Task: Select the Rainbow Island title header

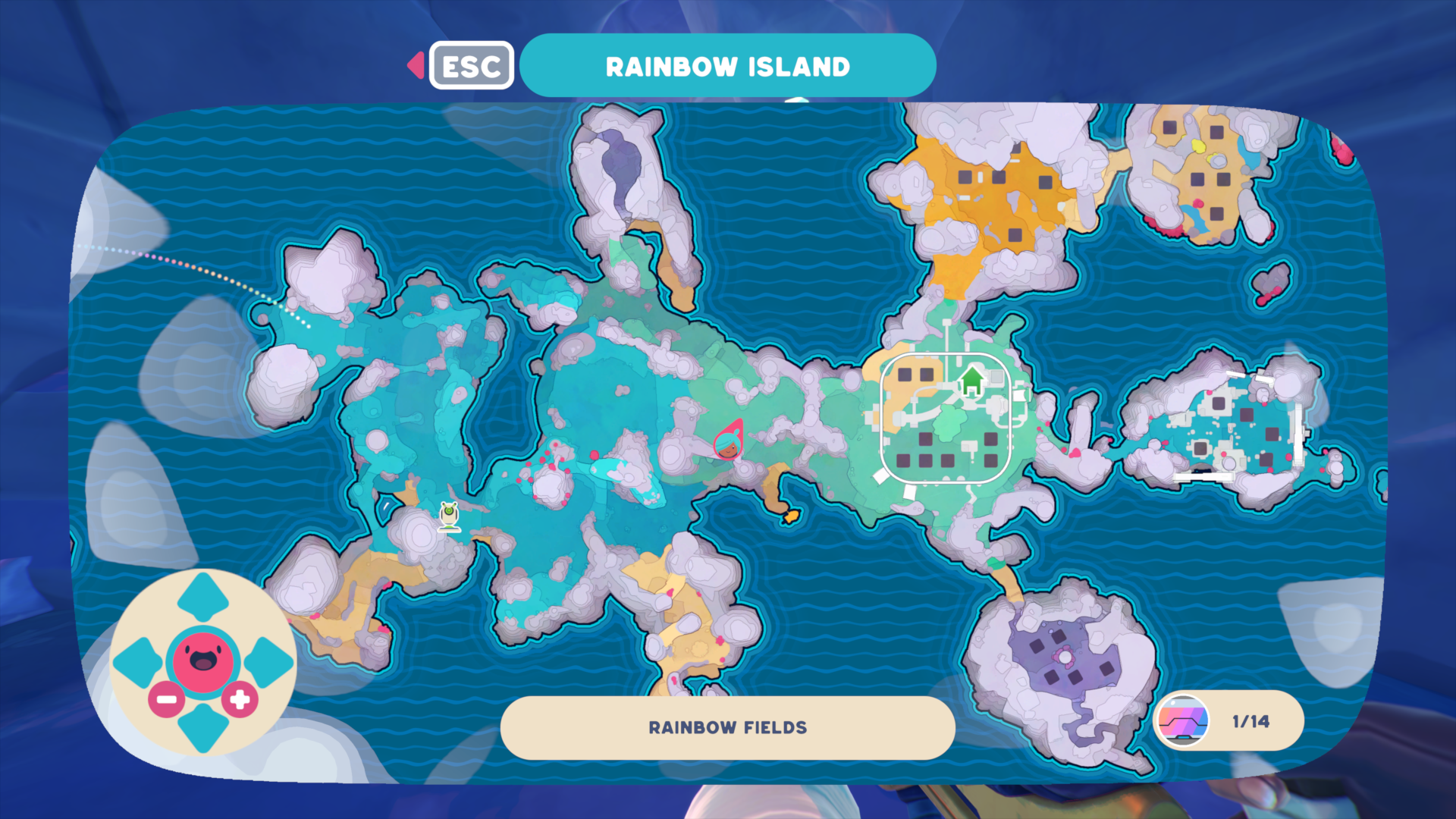Action: (x=726, y=65)
